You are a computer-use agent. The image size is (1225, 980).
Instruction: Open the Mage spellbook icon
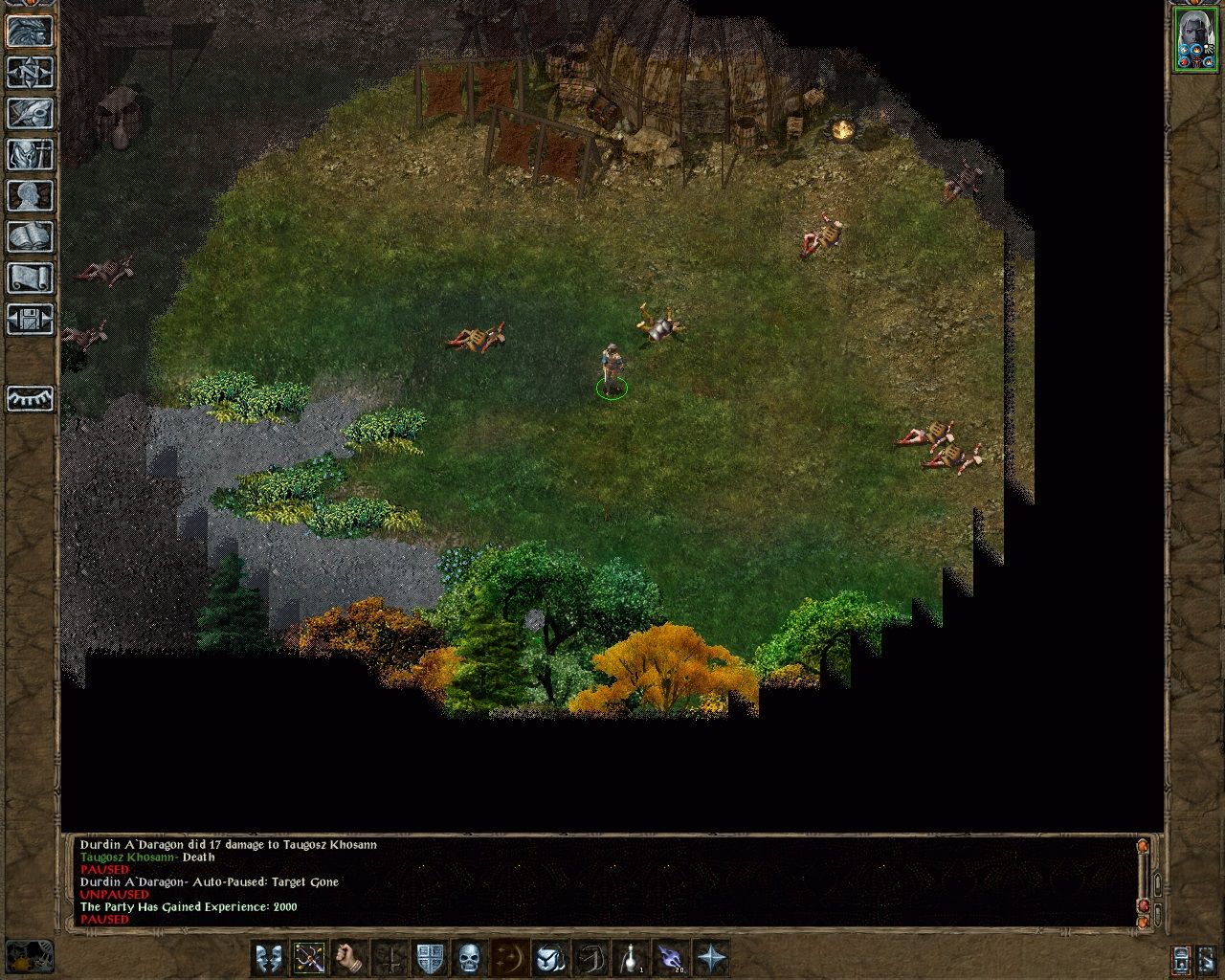(x=29, y=236)
